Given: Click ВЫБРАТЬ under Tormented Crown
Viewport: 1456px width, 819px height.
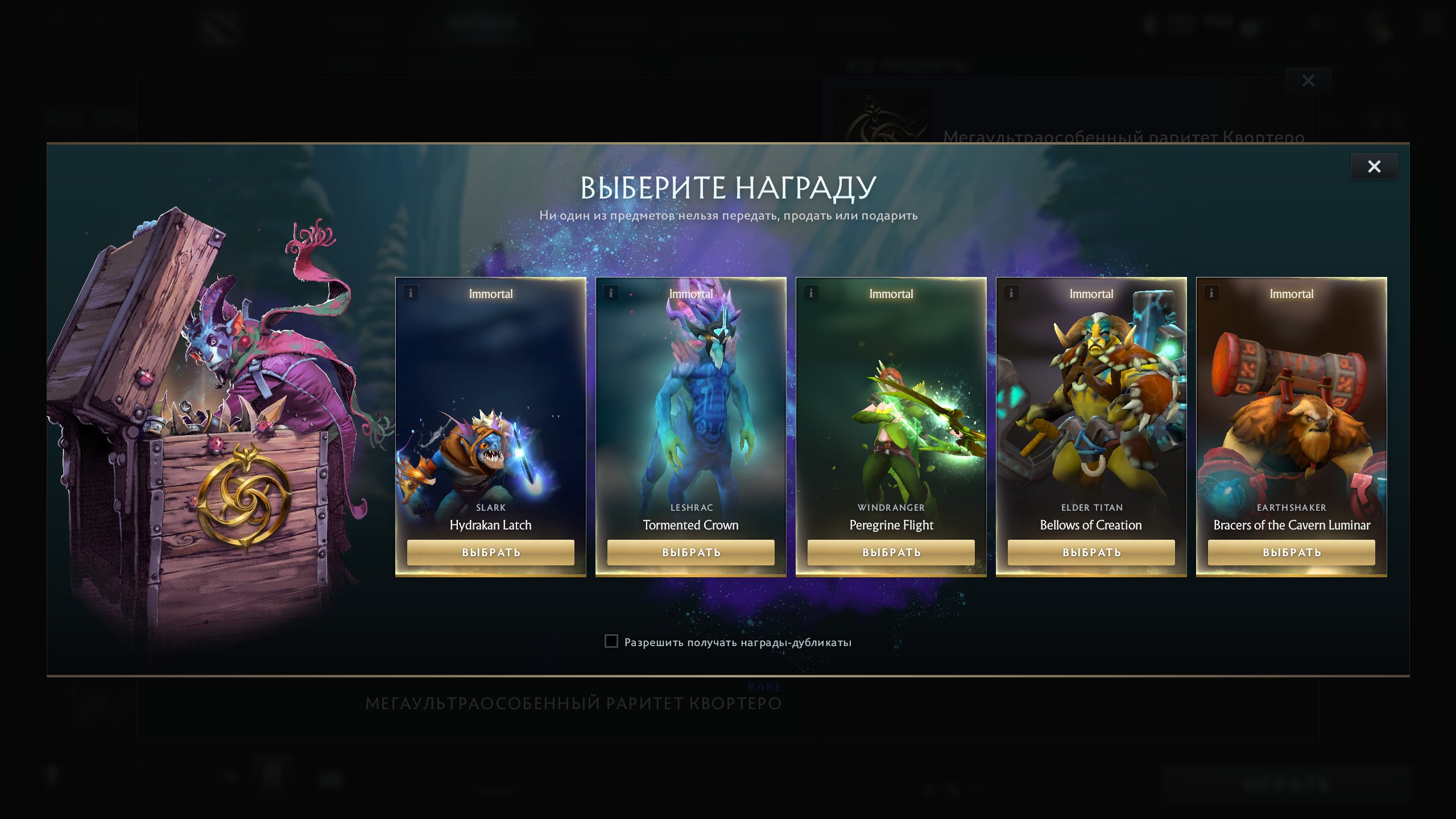Looking at the screenshot, I should point(690,552).
